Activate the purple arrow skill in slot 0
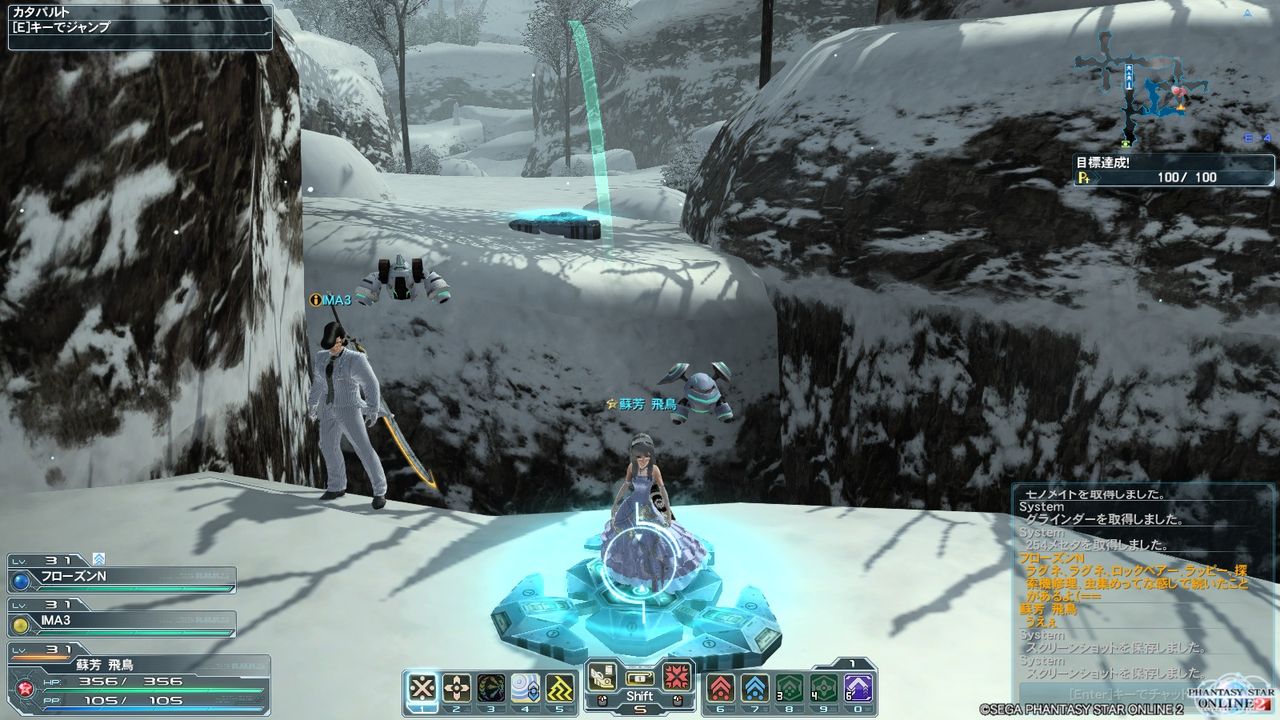Viewport: 1280px width, 720px height. coord(858,687)
